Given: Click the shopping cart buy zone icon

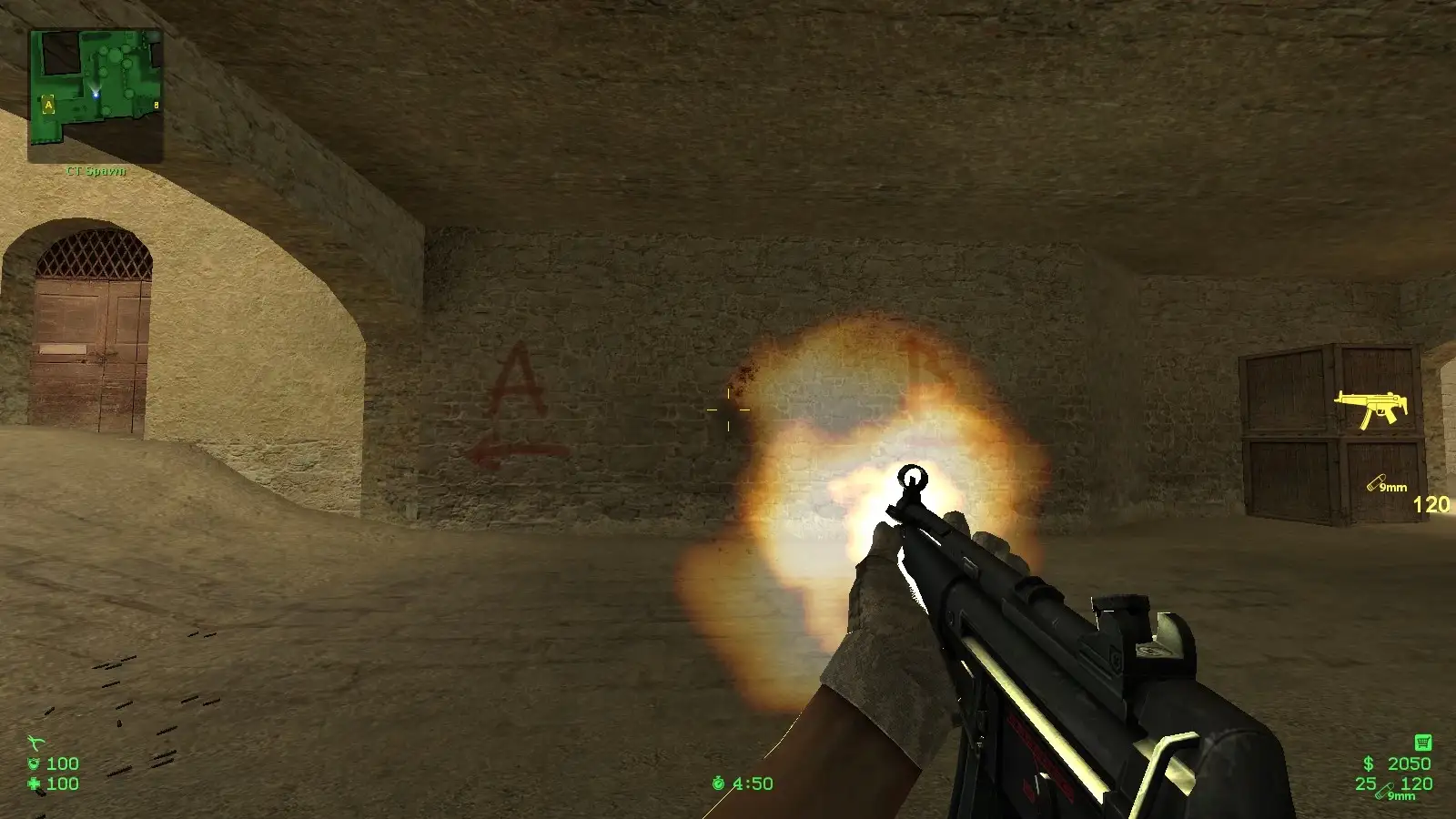Looking at the screenshot, I should coord(1423,742).
